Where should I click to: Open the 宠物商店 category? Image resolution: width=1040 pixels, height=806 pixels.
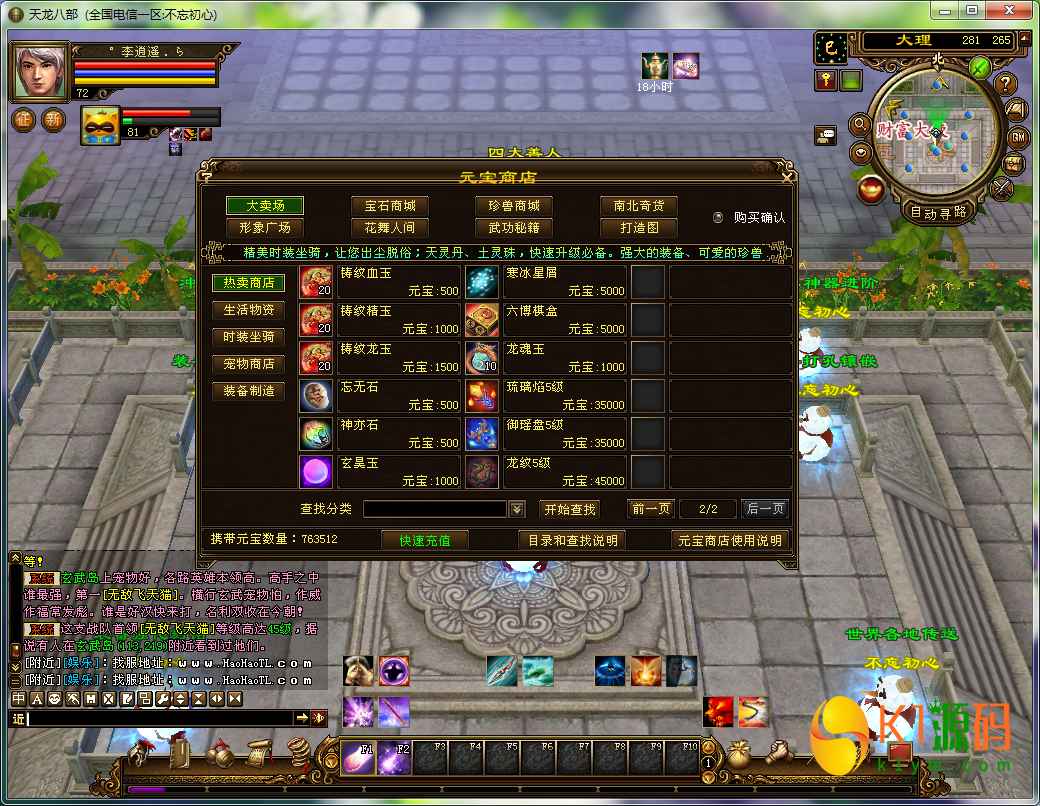coord(249,364)
